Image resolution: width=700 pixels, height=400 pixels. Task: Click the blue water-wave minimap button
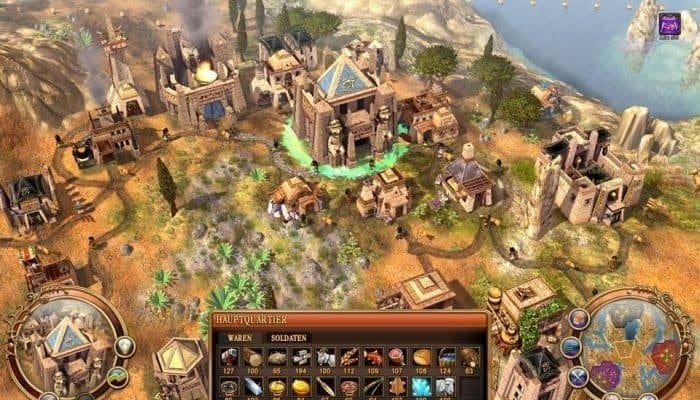(x=570, y=347)
